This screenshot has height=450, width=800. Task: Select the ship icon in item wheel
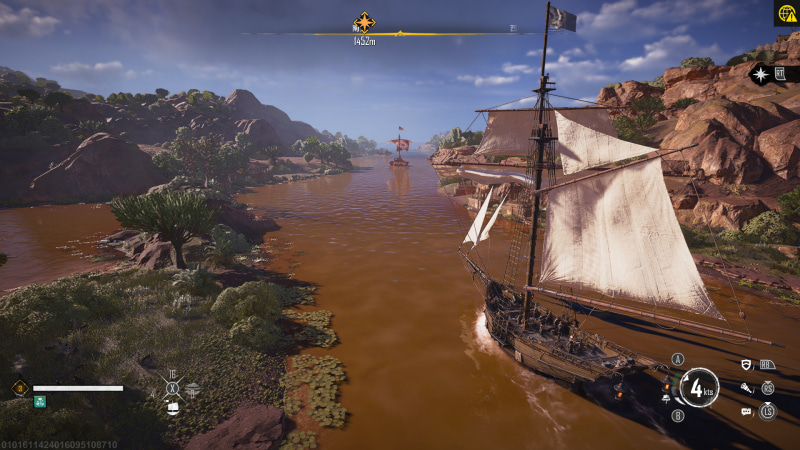[173, 407]
